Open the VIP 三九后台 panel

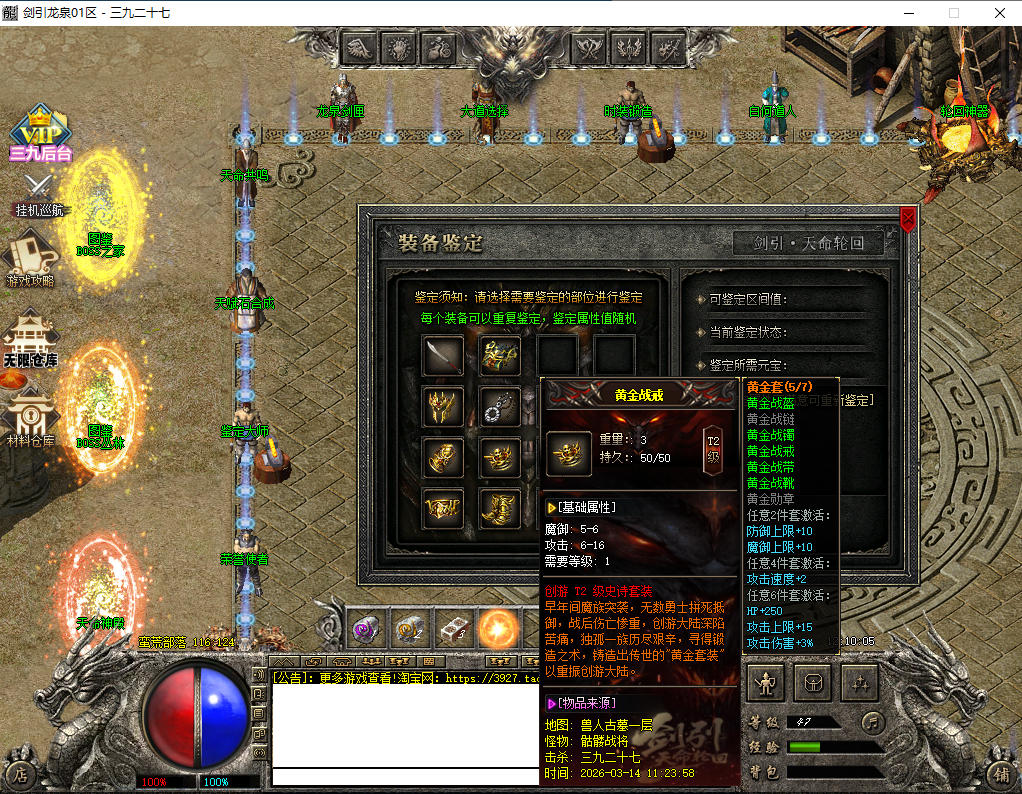(41, 133)
